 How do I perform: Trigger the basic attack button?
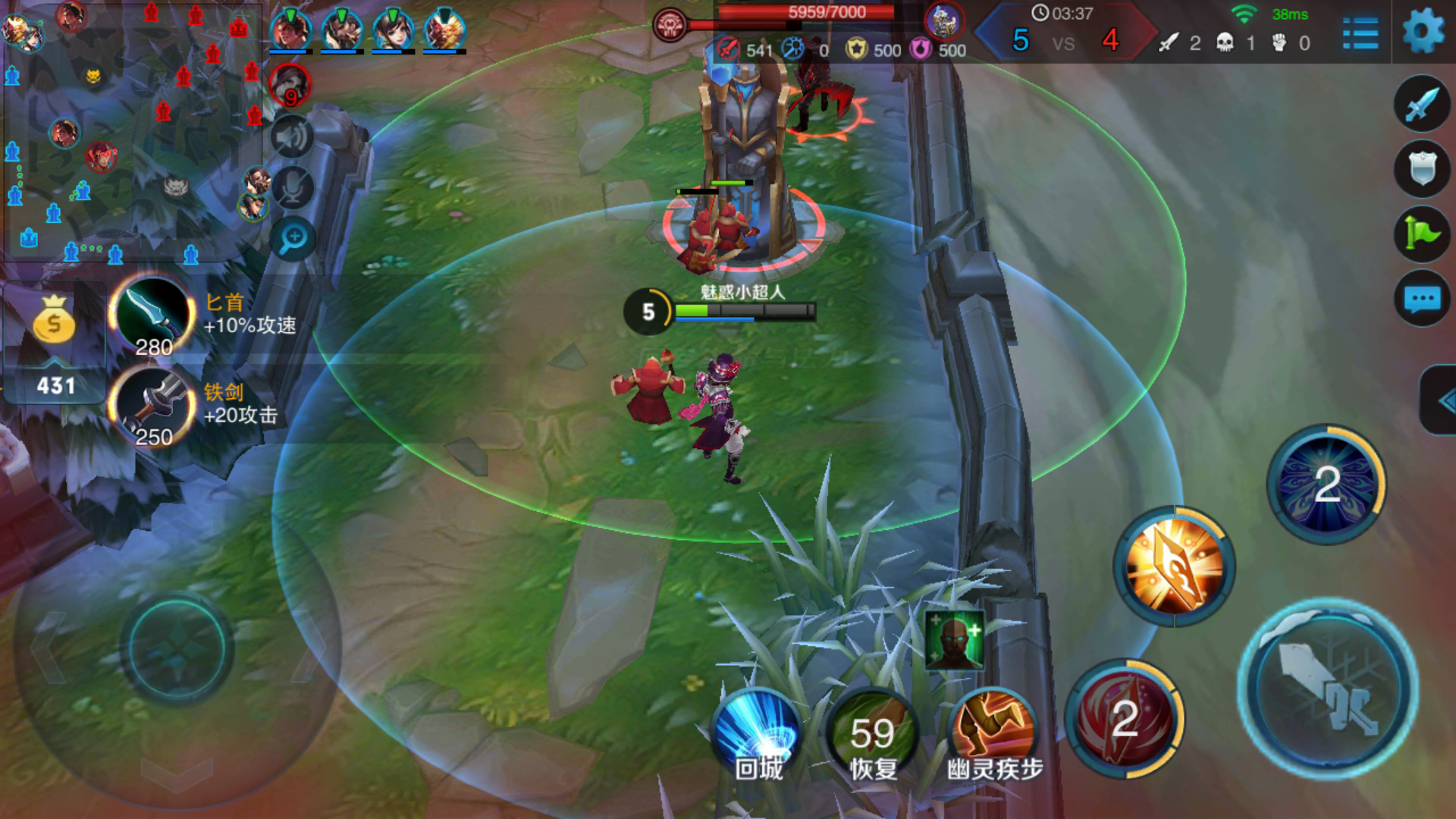(x=1327, y=689)
